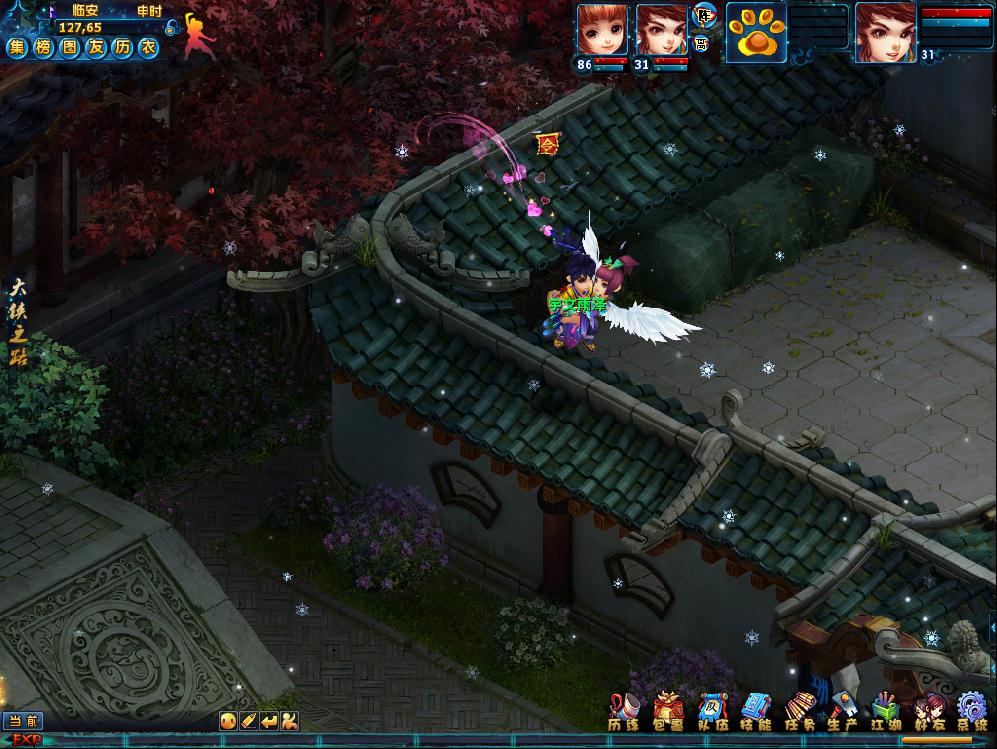Open the 图 map button
The height and width of the screenshot is (749, 997).
click(x=69, y=47)
